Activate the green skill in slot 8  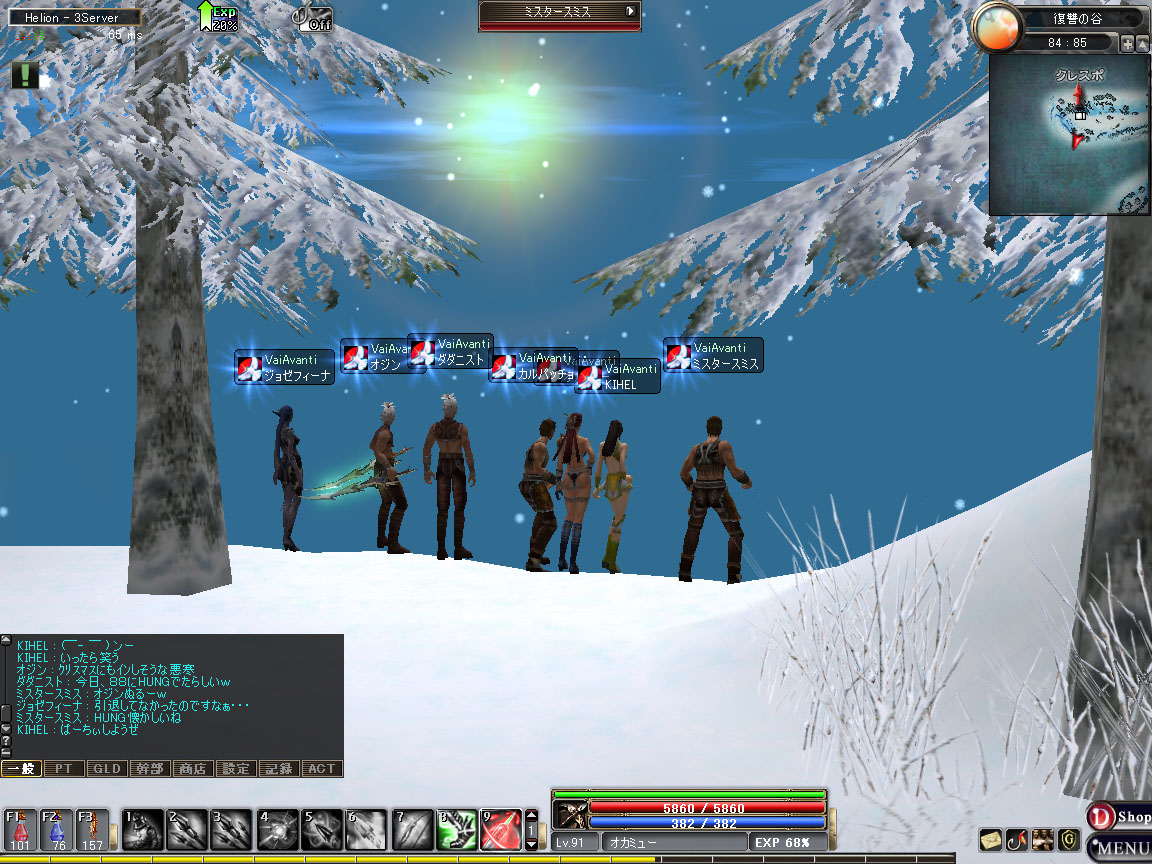456,830
